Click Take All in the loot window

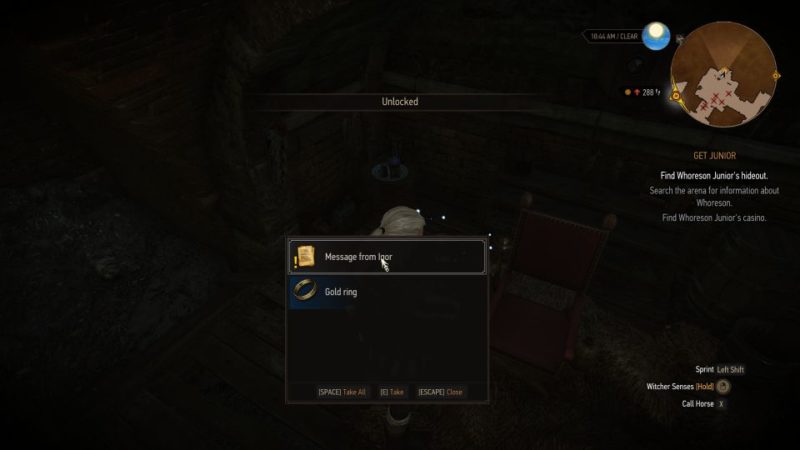click(342, 392)
